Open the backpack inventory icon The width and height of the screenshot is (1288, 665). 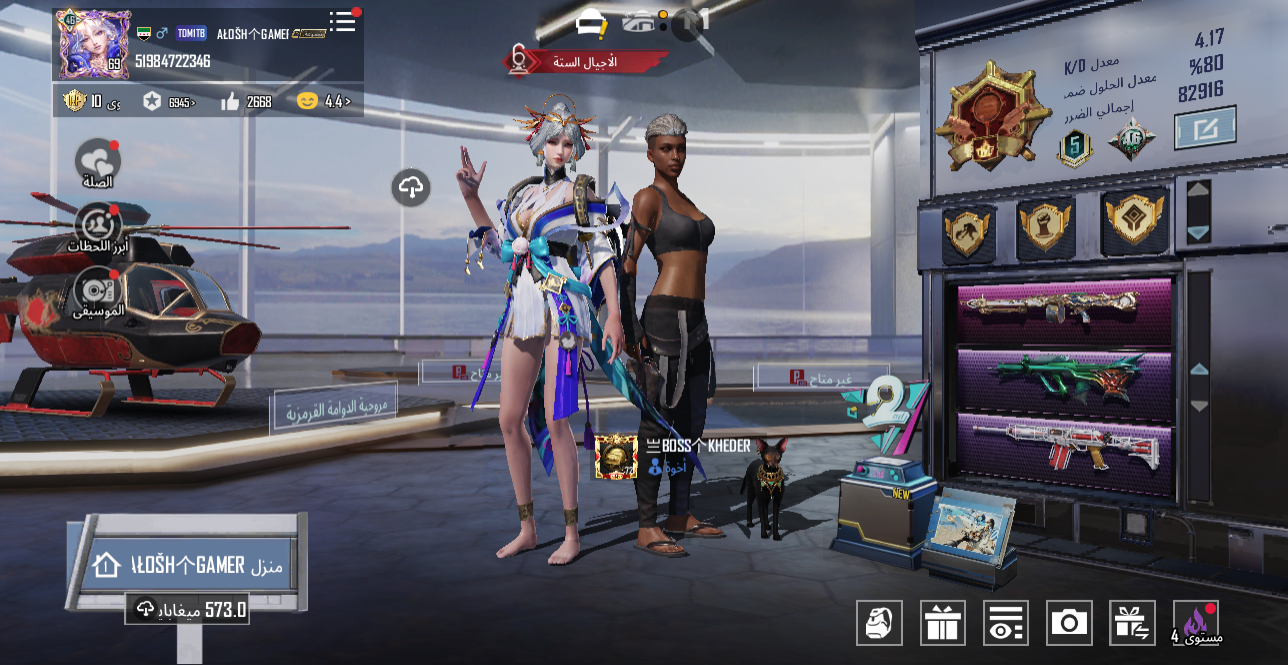coord(879,623)
